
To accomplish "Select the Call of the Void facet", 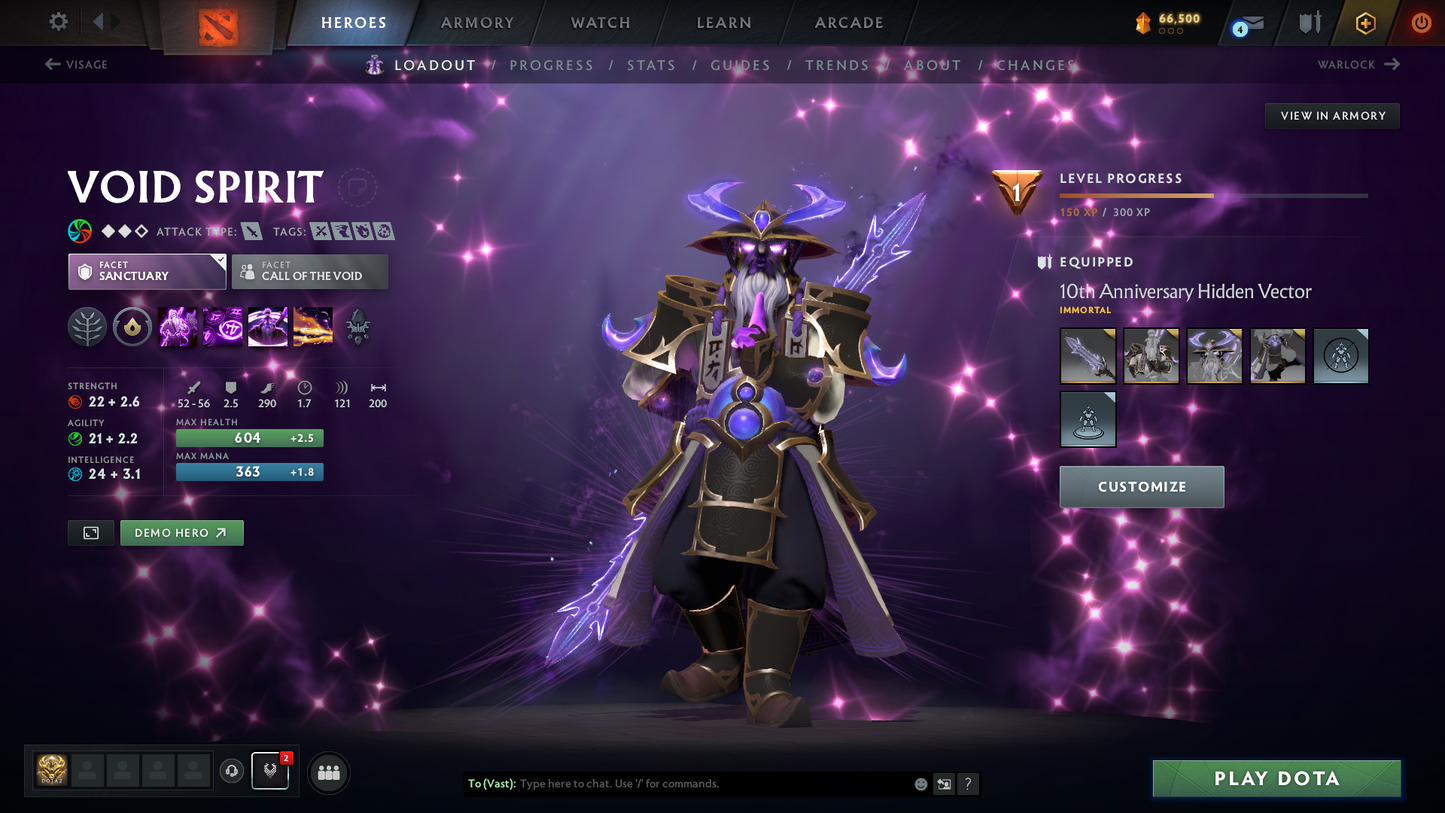I will click(x=309, y=271).
